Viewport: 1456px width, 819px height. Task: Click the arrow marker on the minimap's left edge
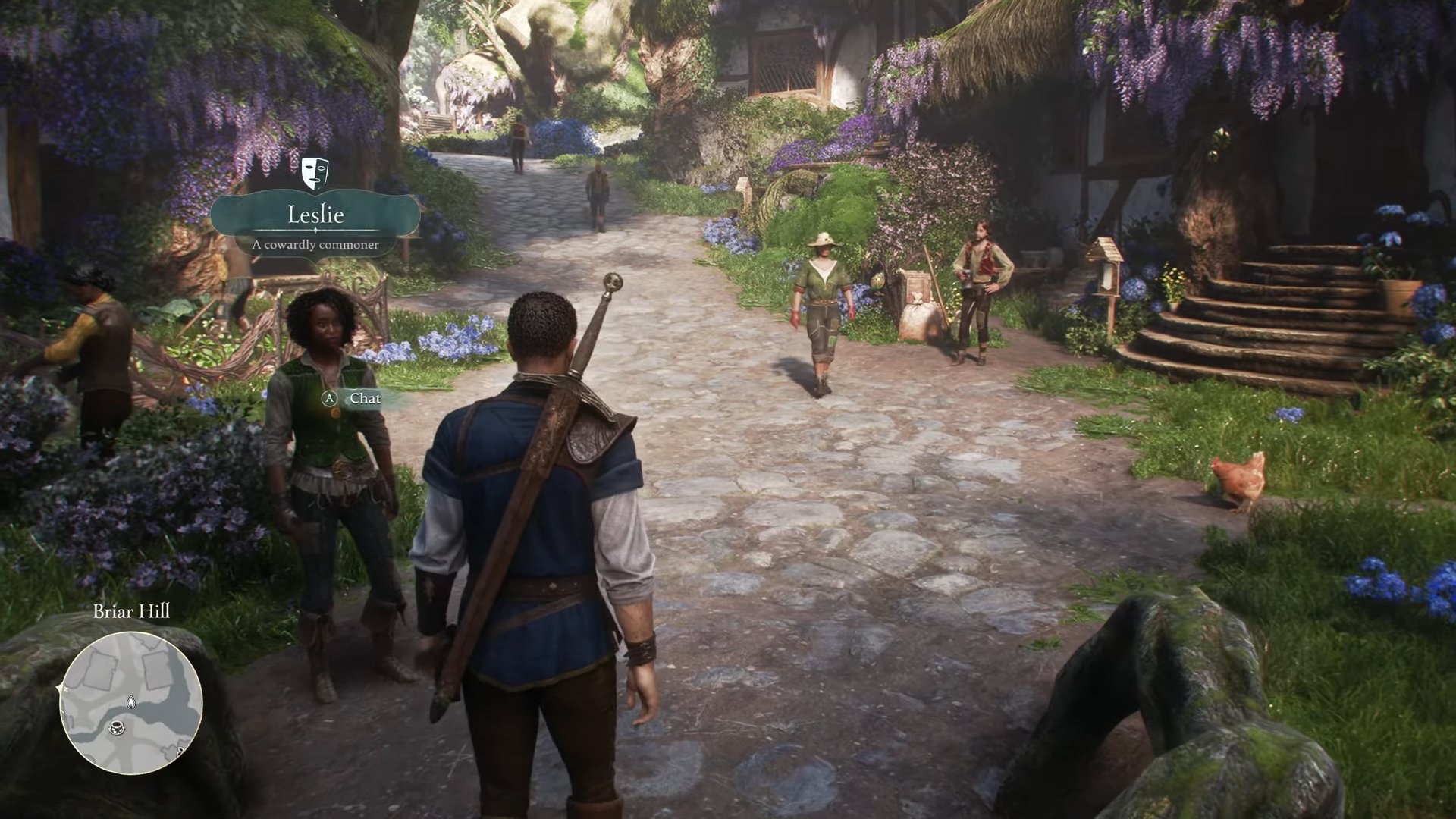tap(60, 687)
